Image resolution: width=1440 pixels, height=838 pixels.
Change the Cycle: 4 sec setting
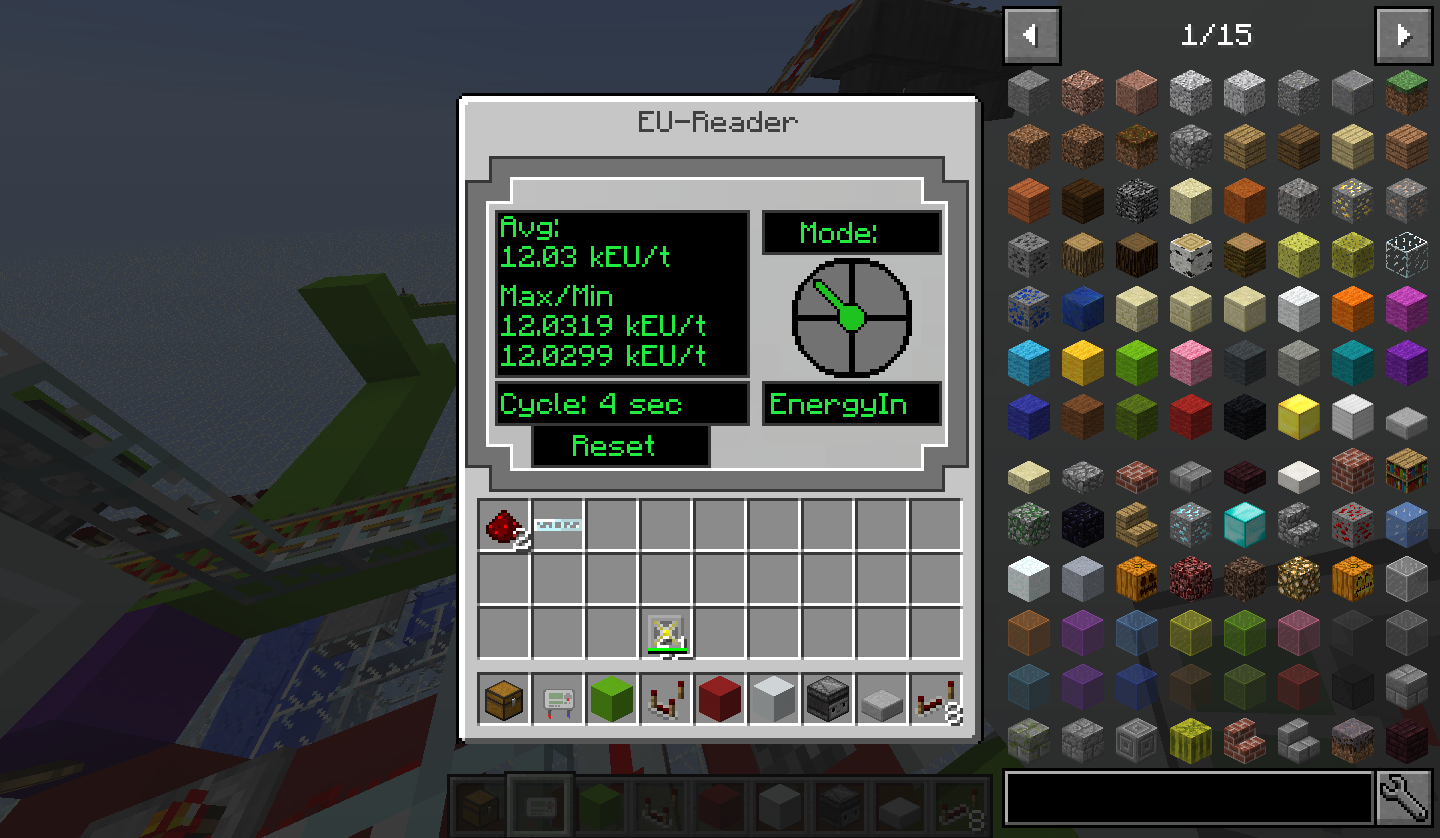(x=621, y=404)
